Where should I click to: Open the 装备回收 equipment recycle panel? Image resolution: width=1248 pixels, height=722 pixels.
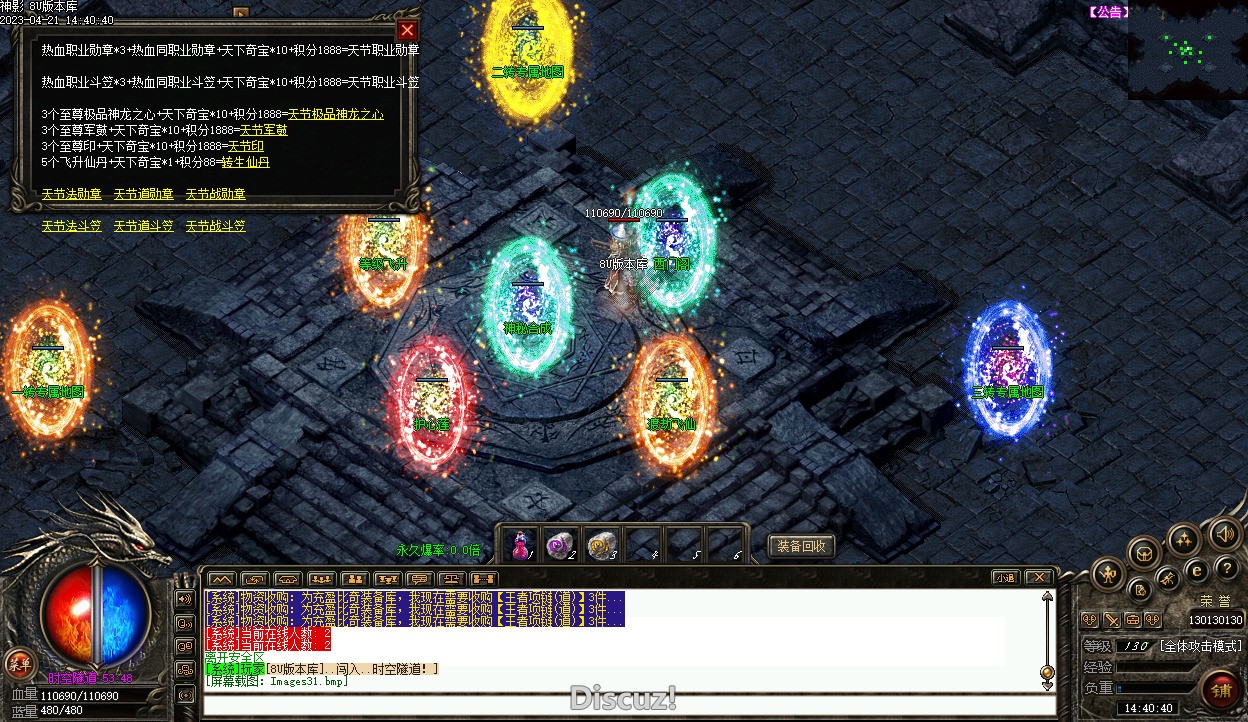click(800, 546)
